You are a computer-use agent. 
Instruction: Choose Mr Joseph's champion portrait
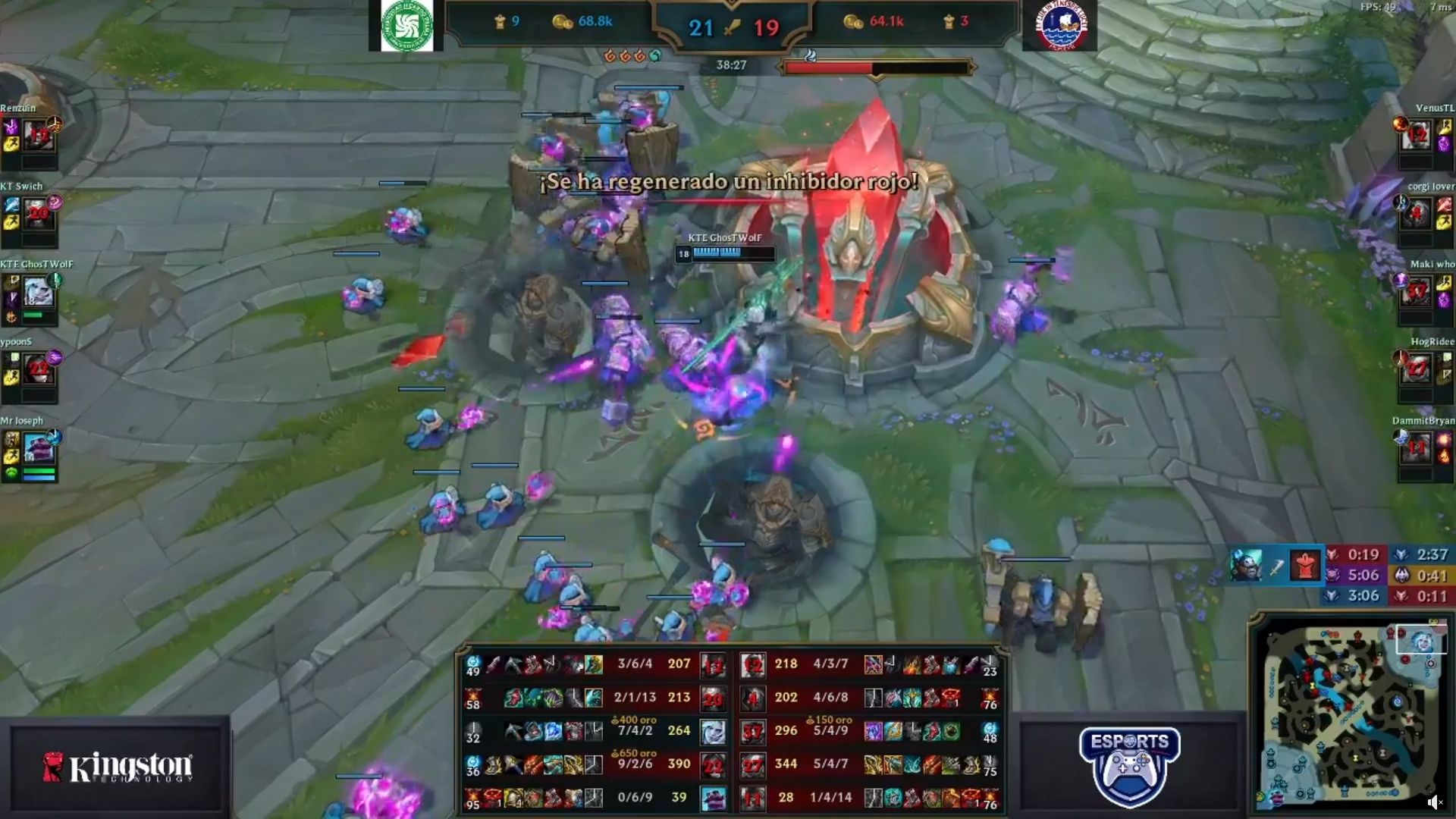pos(39,448)
